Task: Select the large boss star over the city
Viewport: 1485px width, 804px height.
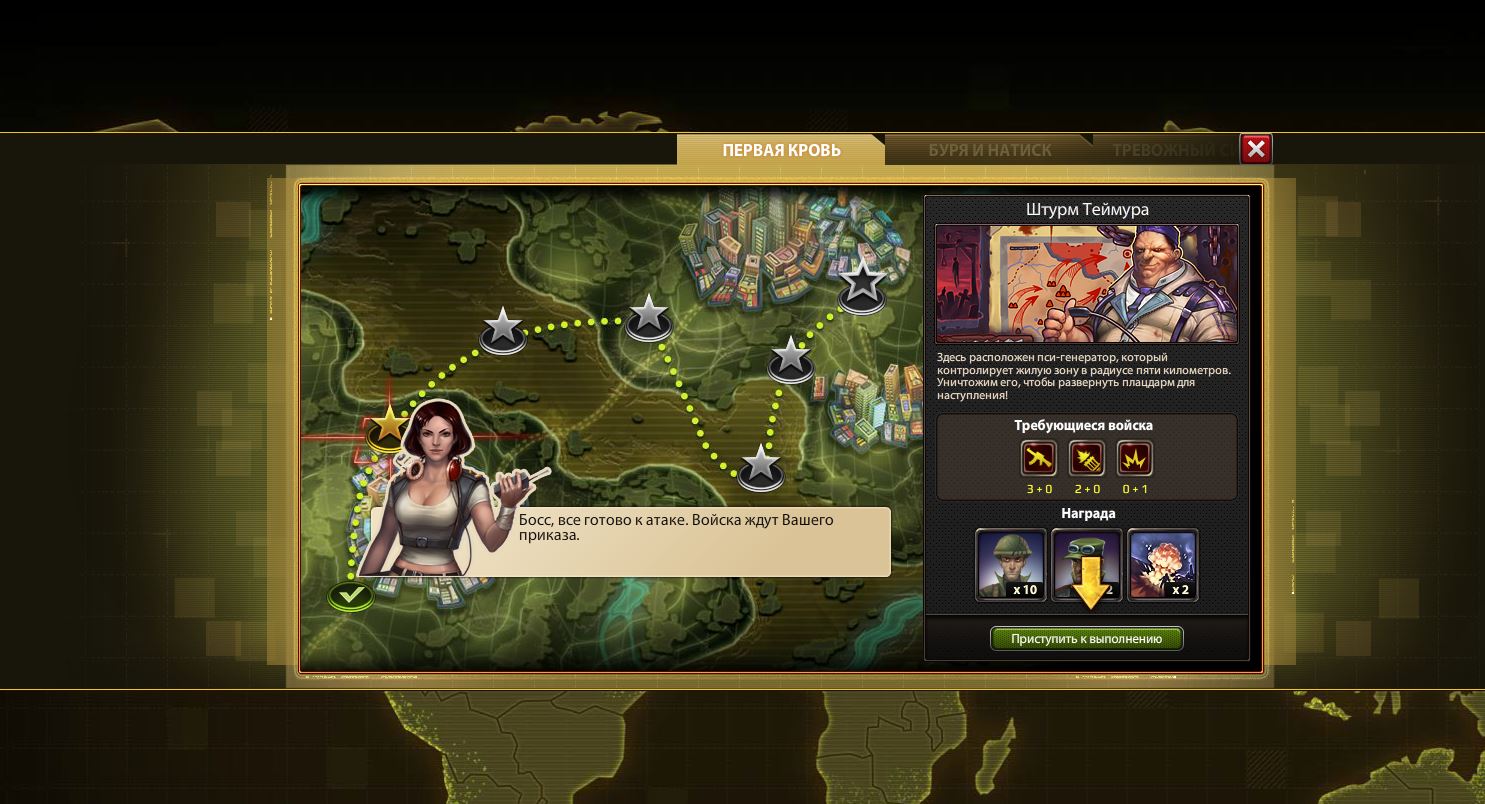Action: coord(861,284)
